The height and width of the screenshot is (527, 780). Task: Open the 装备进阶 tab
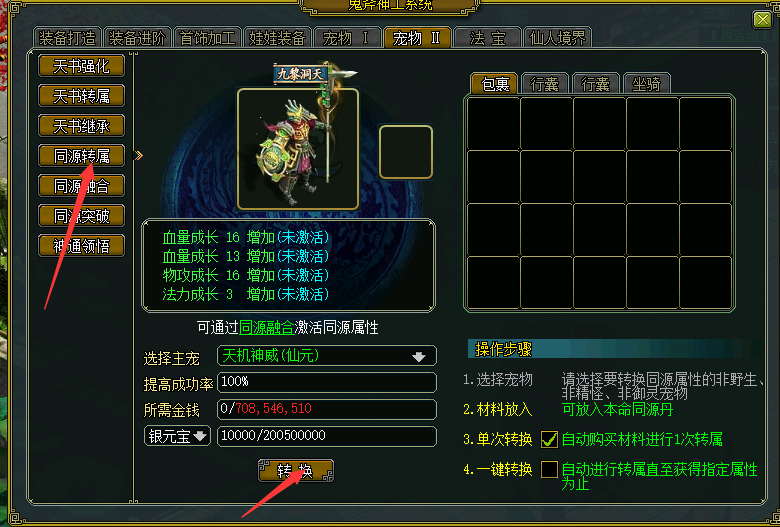point(137,39)
